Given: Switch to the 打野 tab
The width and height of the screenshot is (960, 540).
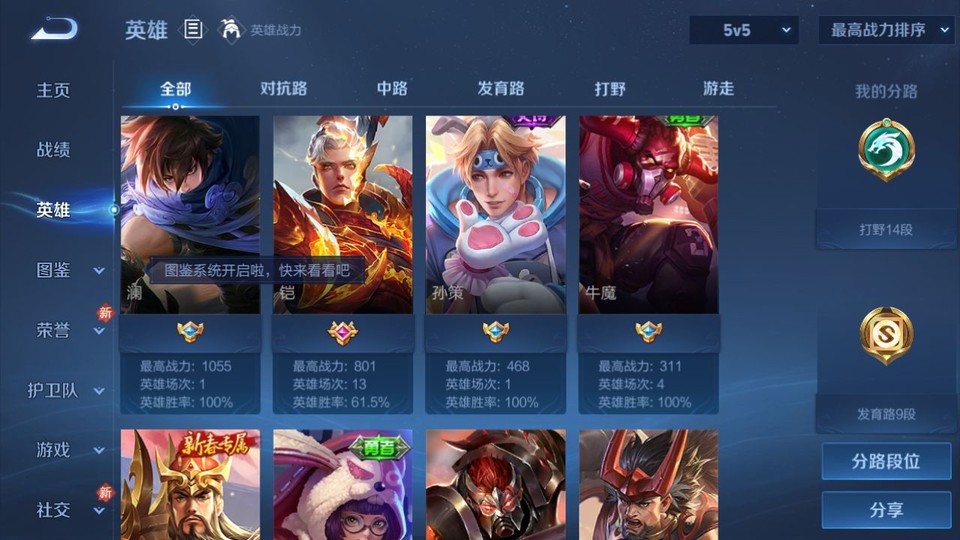Looking at the screenshot, I should pyautogui.click(x=610, y=89).
